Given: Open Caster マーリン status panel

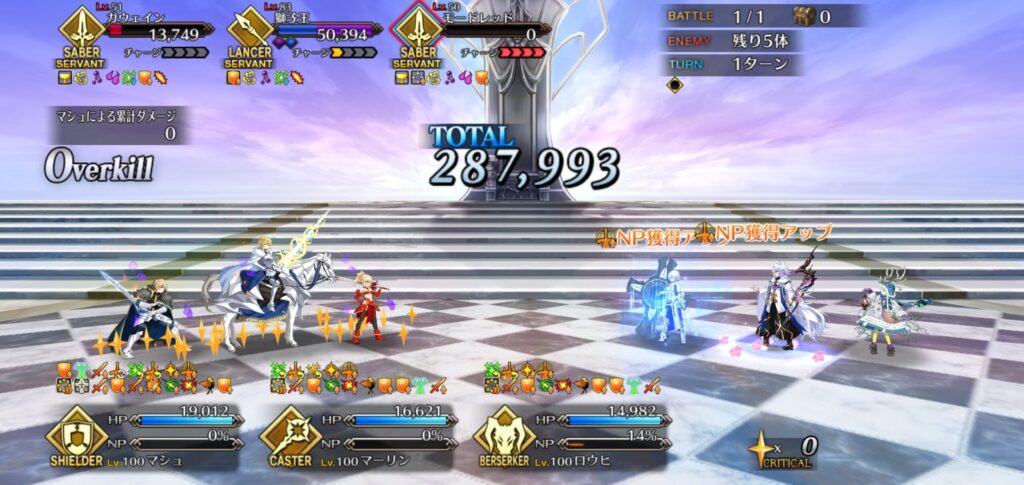Looking at the screenshot, I should pos(356,437).
